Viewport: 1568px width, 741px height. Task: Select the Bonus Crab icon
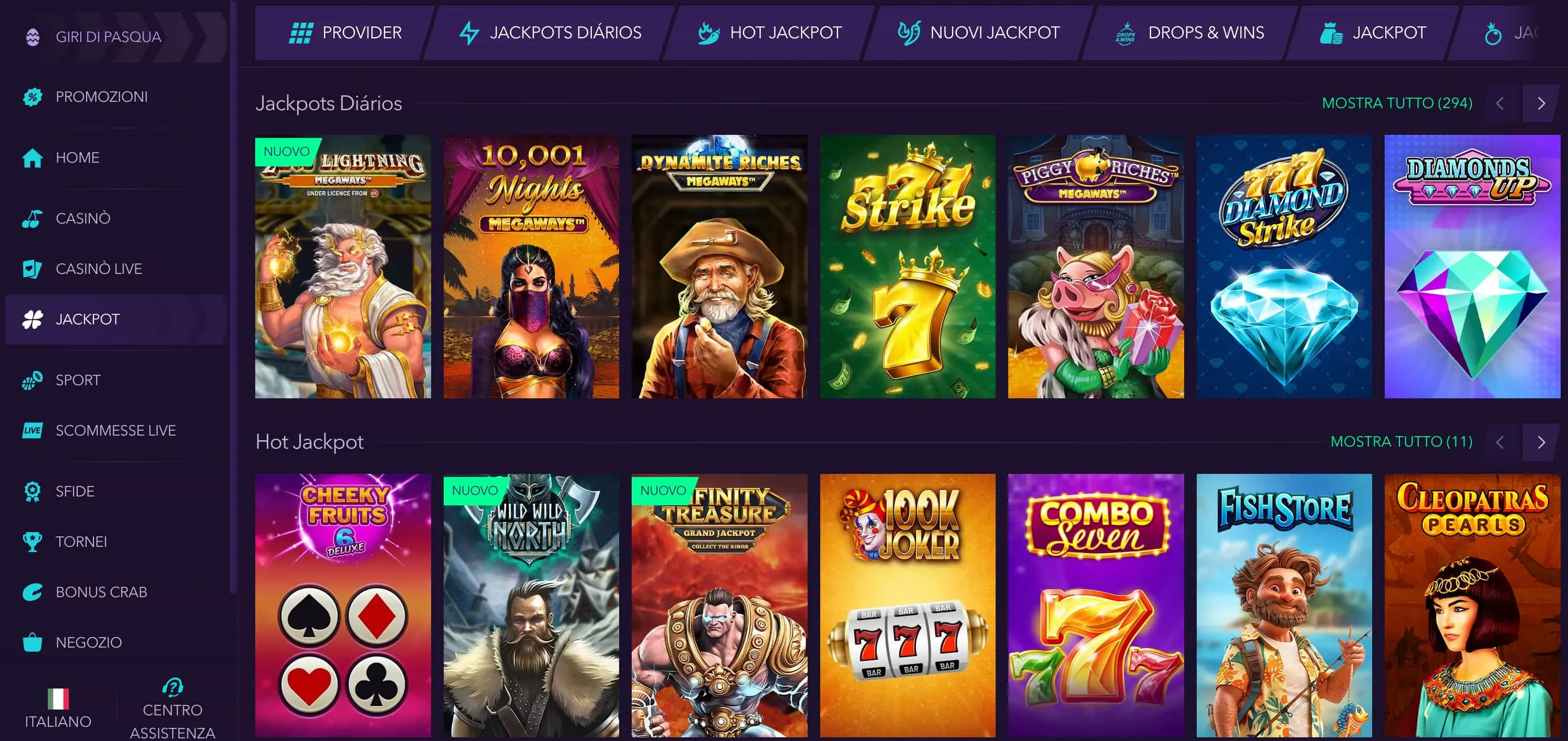pyautogui.click(x=33, y=591)
